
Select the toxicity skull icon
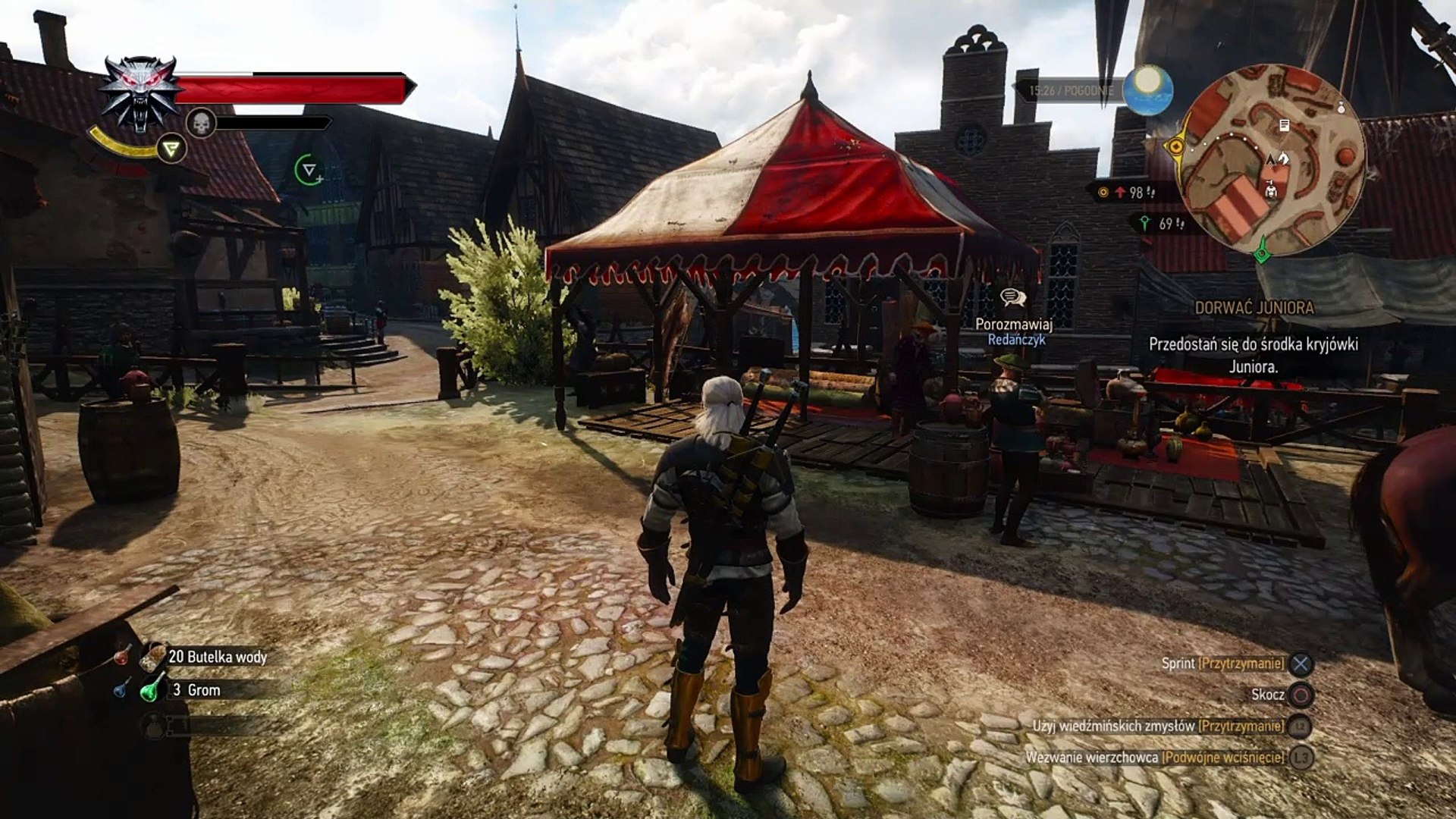[201, 123]
